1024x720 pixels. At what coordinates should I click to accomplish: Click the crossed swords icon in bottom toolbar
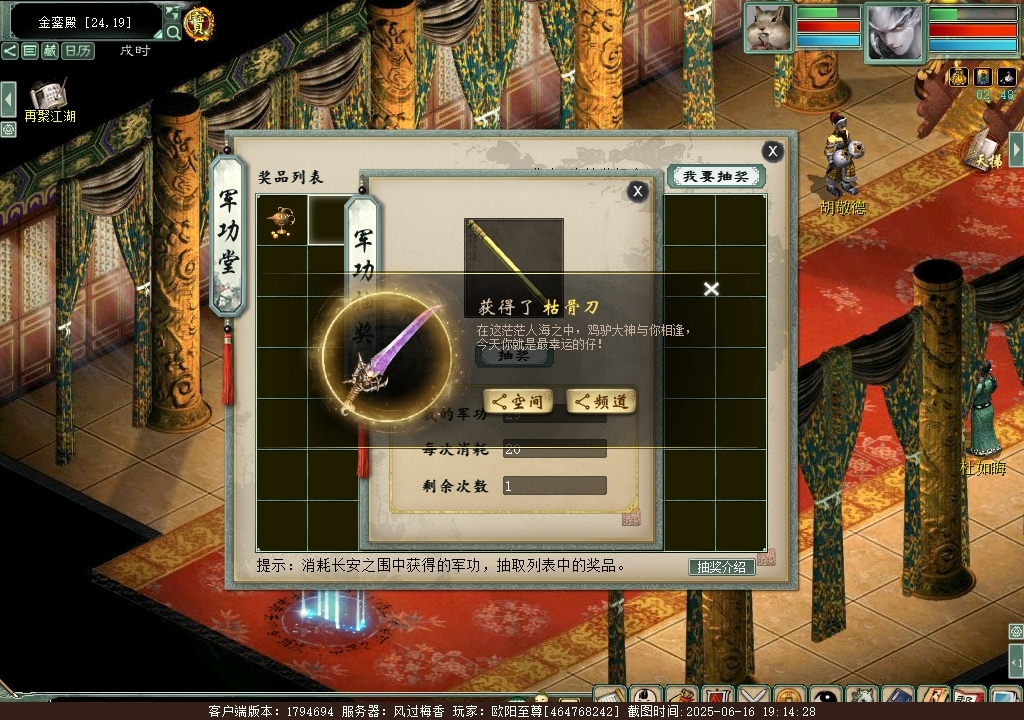tap(753, 698)
